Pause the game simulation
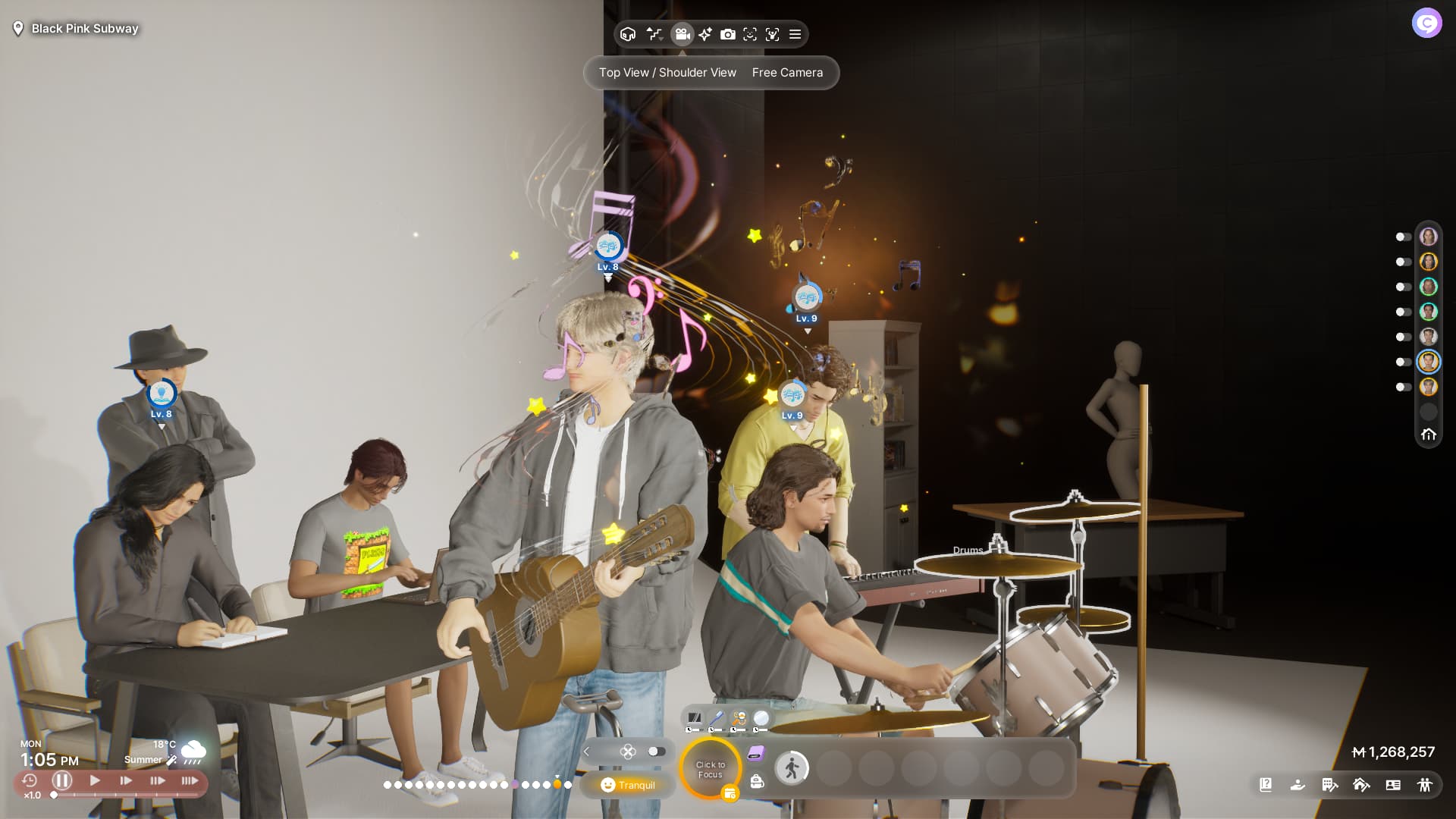The width and height of the screenshot is (1456, 819). click(x=62, y=780)
